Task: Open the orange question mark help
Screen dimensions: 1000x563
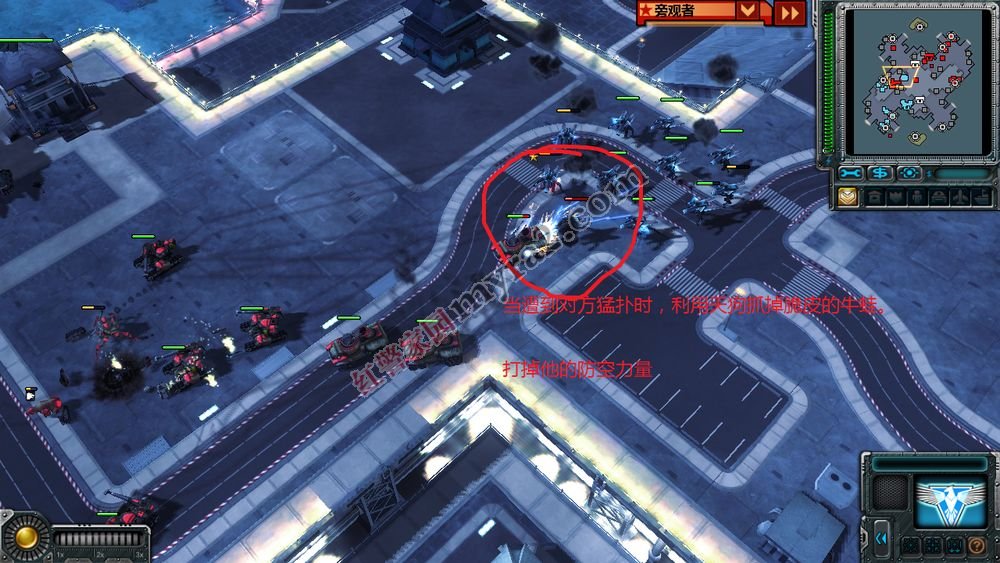Action: 976,546
